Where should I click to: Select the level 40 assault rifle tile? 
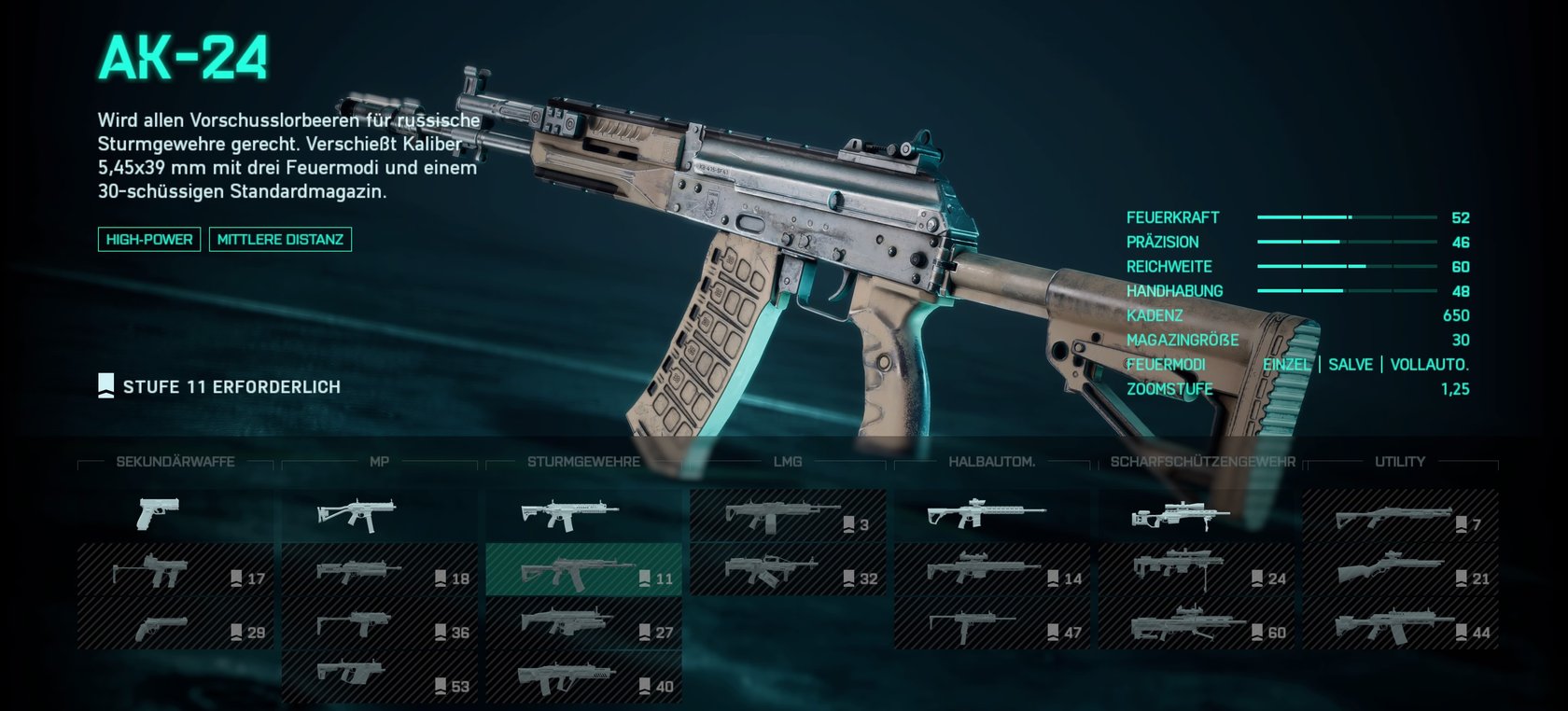point(583,677)
